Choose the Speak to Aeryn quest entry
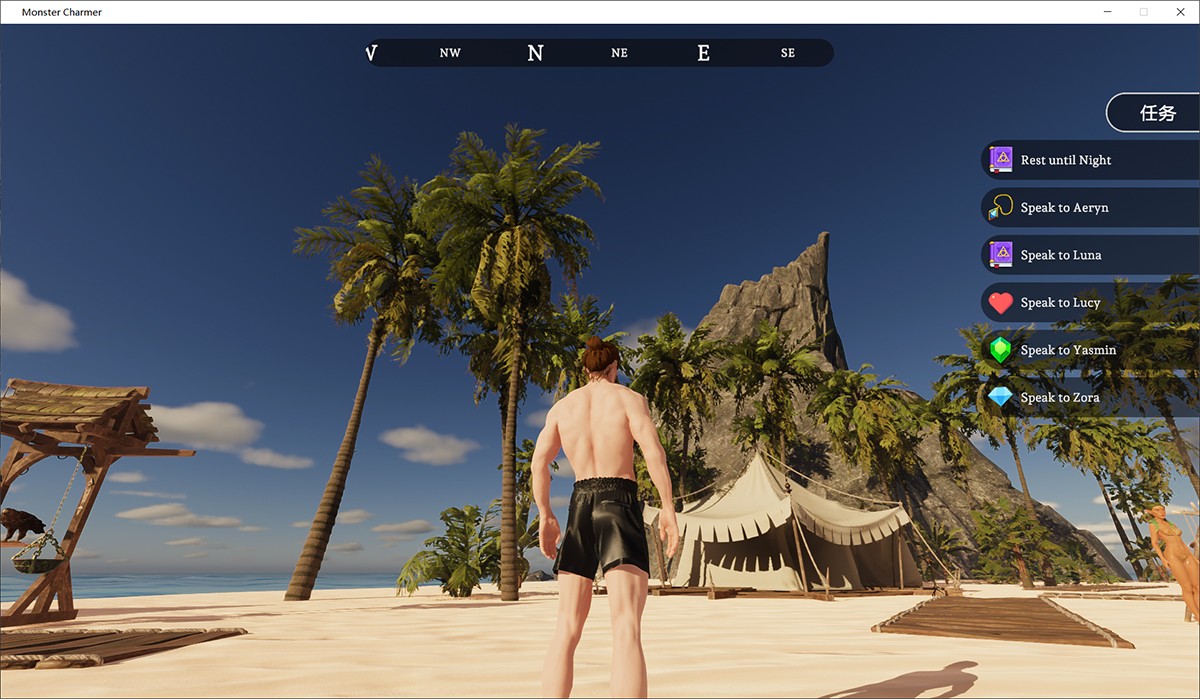The width and height of the screenshot is (1200, 699). (1064, 208)
